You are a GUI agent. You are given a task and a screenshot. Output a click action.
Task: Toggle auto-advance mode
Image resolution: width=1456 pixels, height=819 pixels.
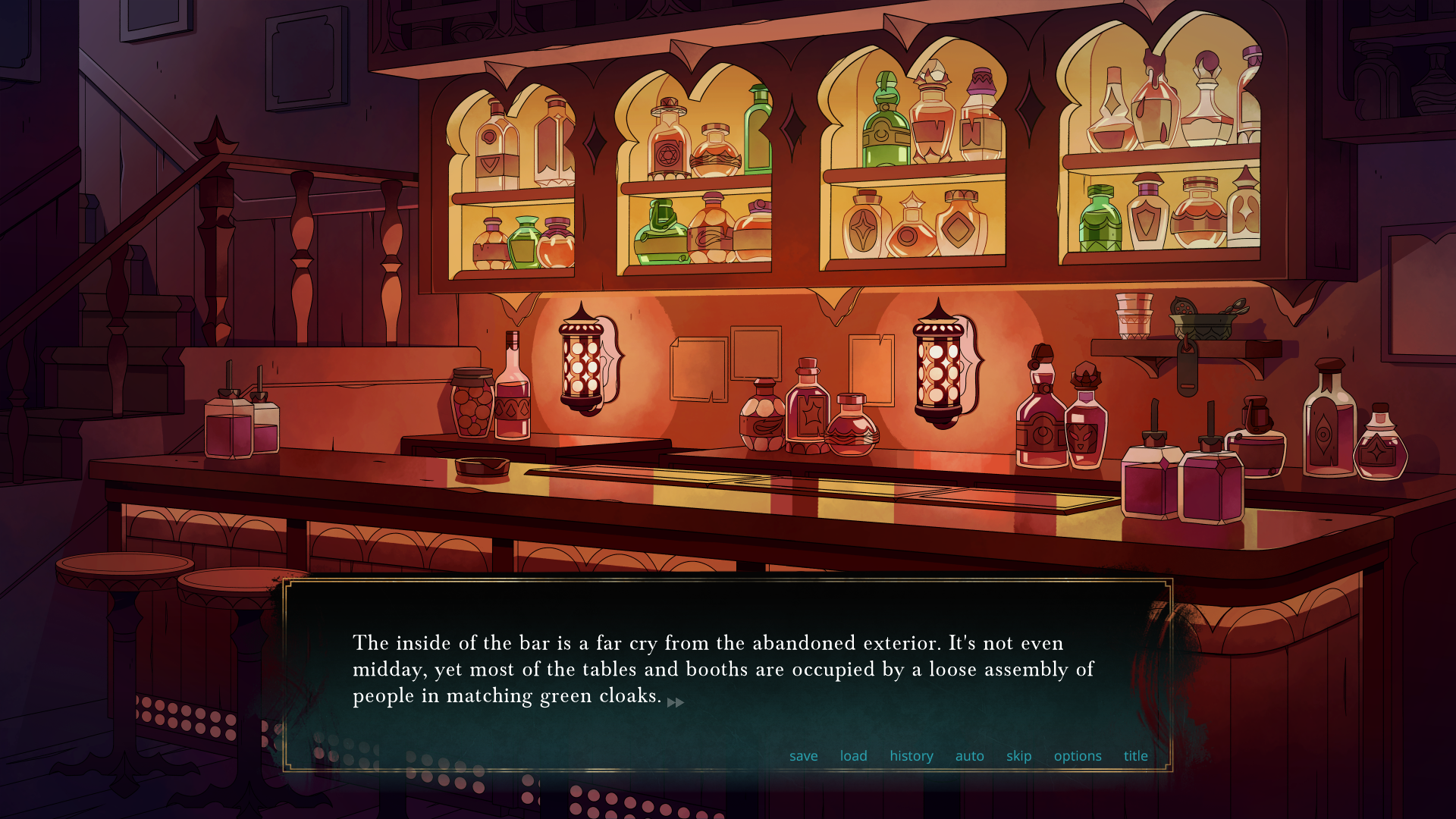pos(969,756)
